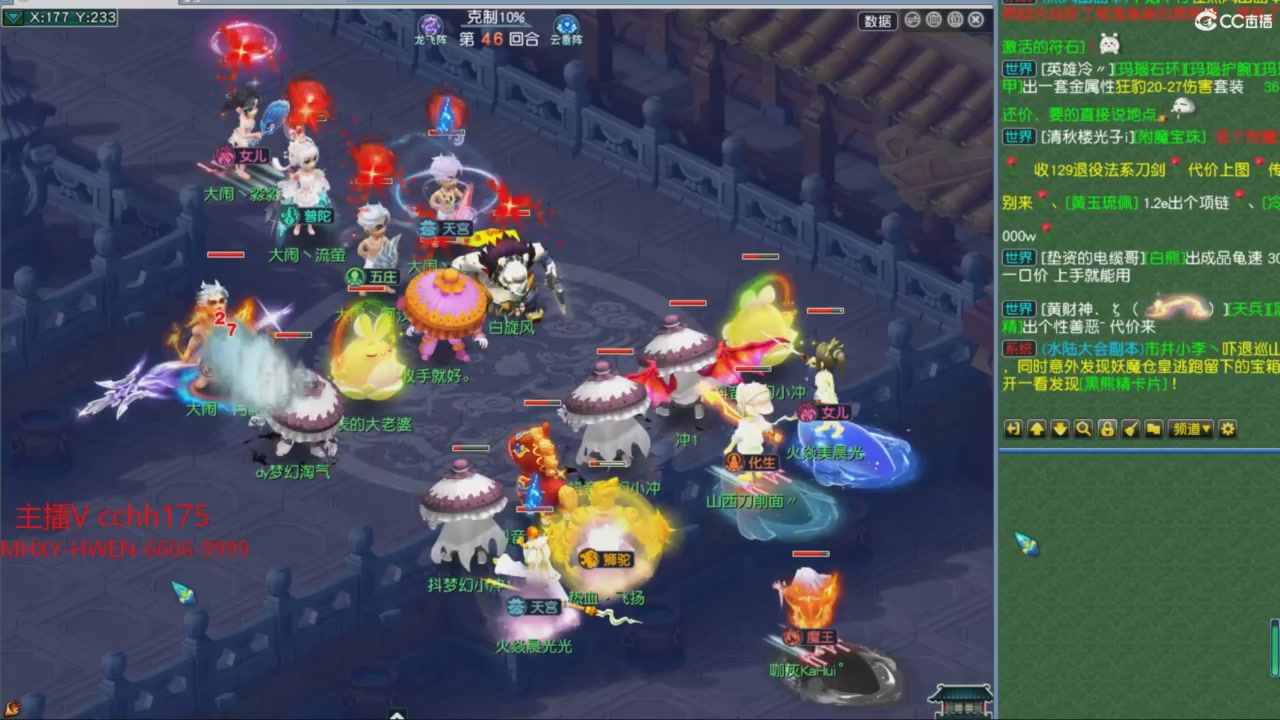Open chat search with the magnifier icon
Screen dimensions: 1280x720
(x=1082, y=429)
